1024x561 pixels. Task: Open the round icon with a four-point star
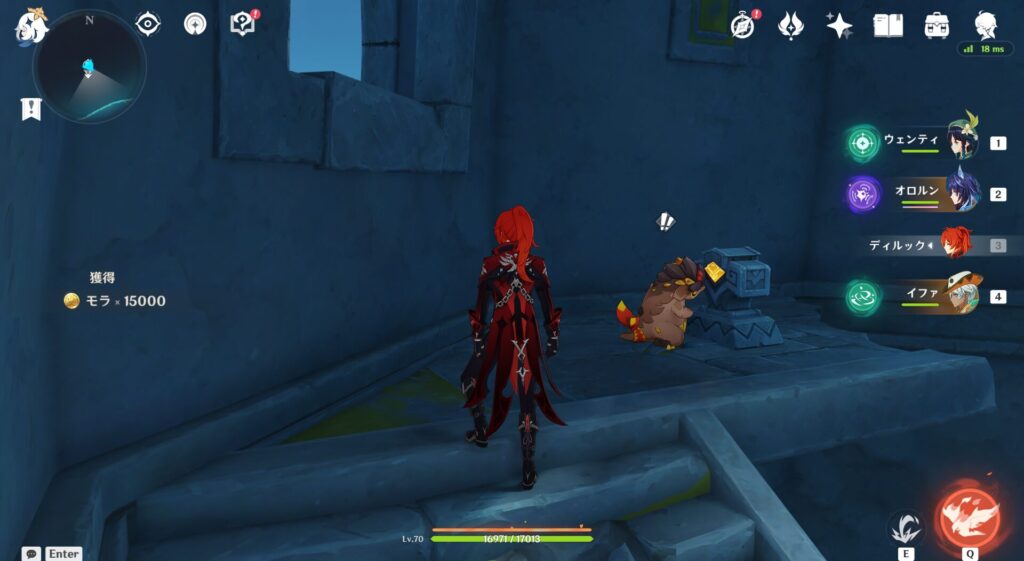click(x=195, y=24)
